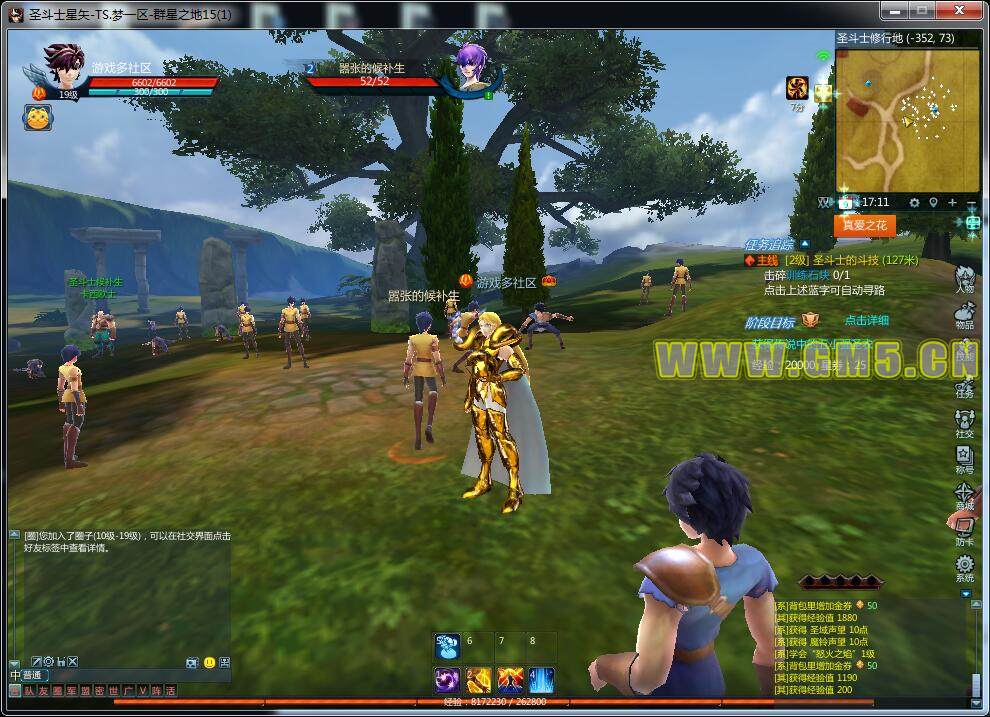Click the blue 训练石块 auto-path link
The image size is (990, 717).
[808, 275]
